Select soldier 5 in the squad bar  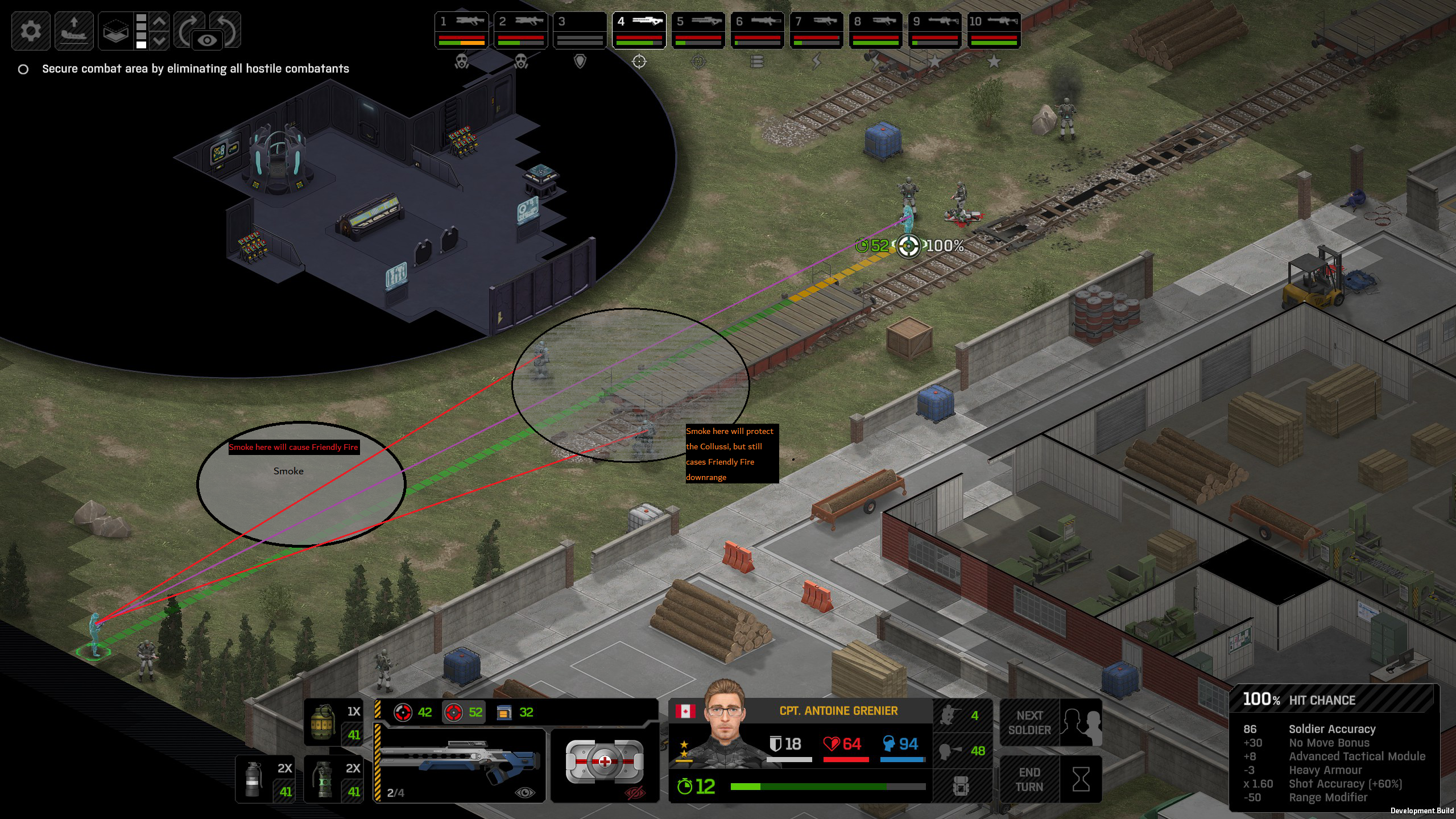[698, 30]
